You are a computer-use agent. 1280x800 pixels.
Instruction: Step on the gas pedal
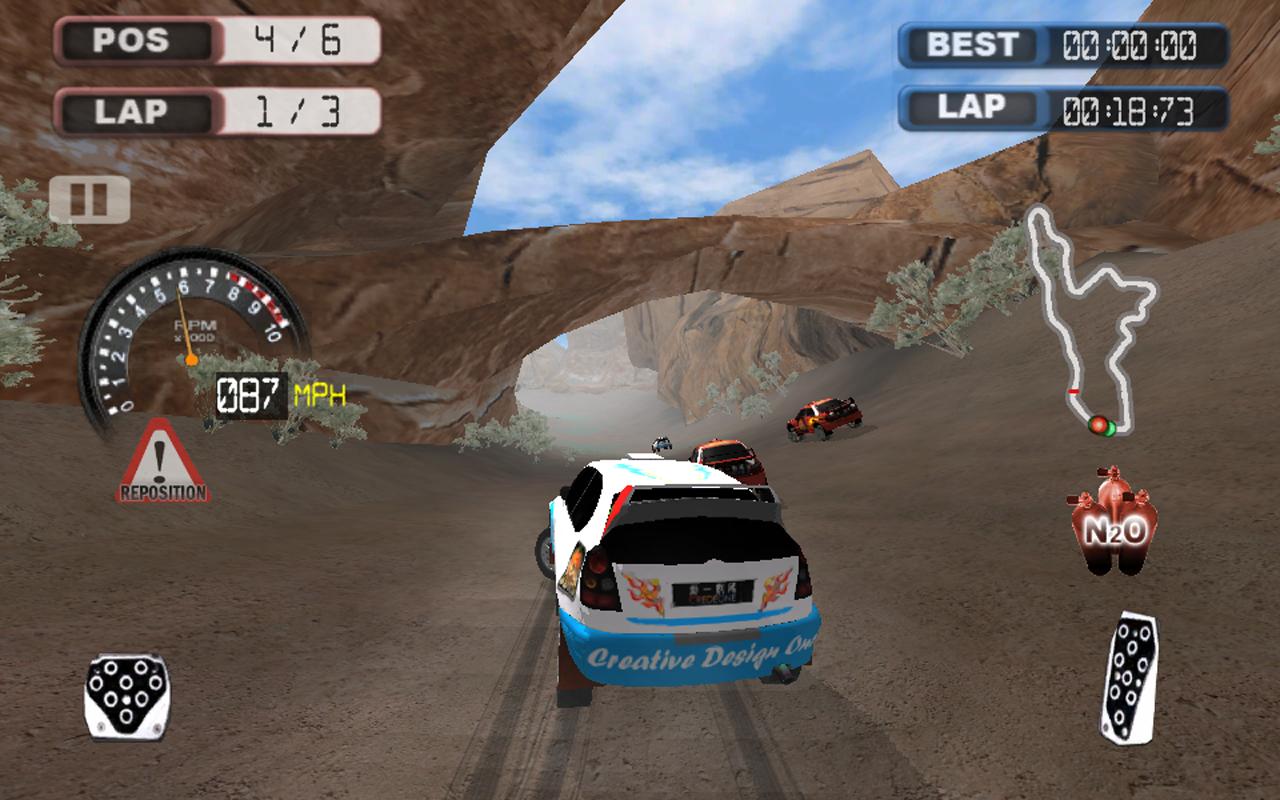(x=1129, y=677)
